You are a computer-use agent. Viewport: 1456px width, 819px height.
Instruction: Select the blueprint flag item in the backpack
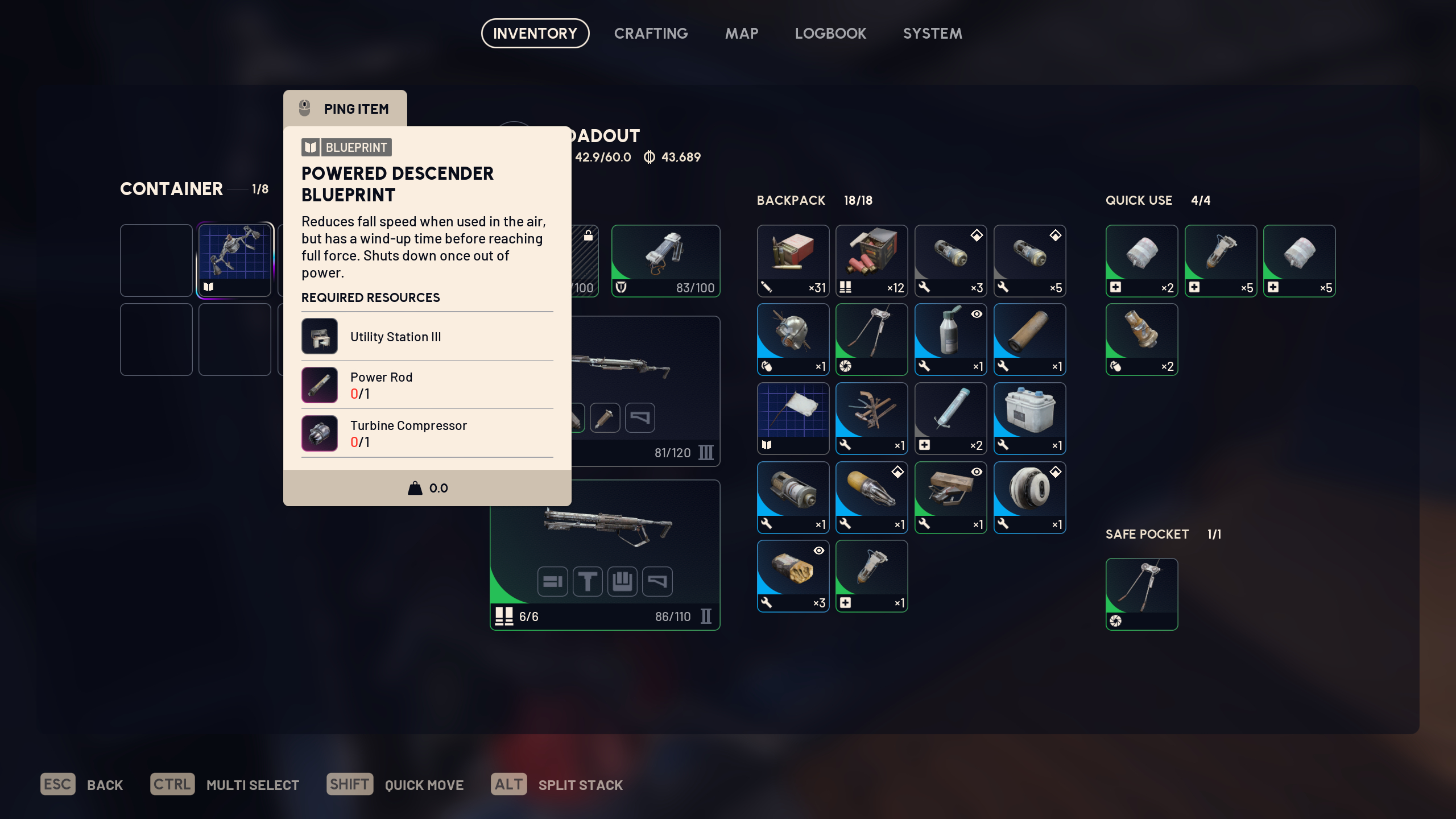coord(792,419)
